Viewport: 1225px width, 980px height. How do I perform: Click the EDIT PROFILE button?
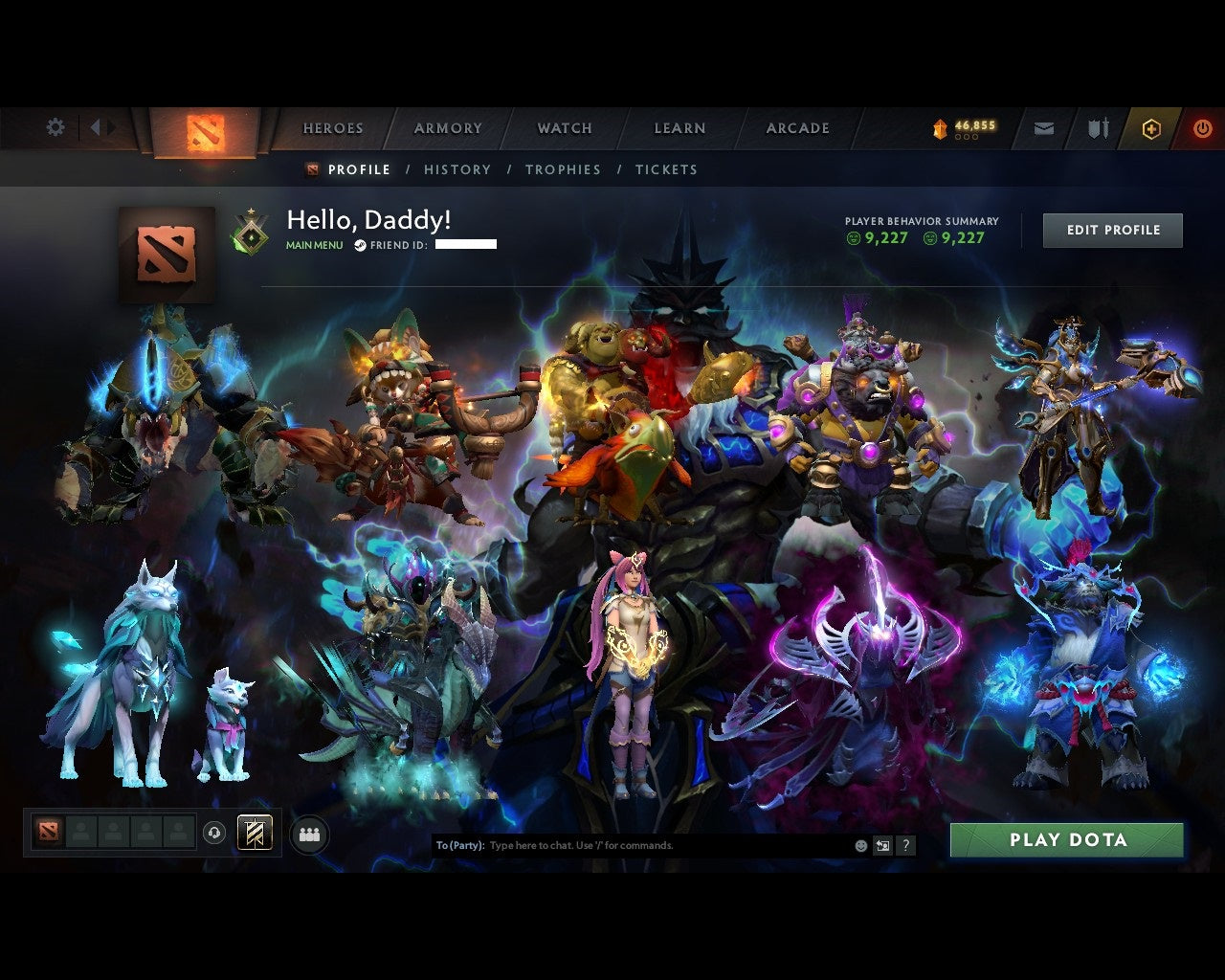1112,230
